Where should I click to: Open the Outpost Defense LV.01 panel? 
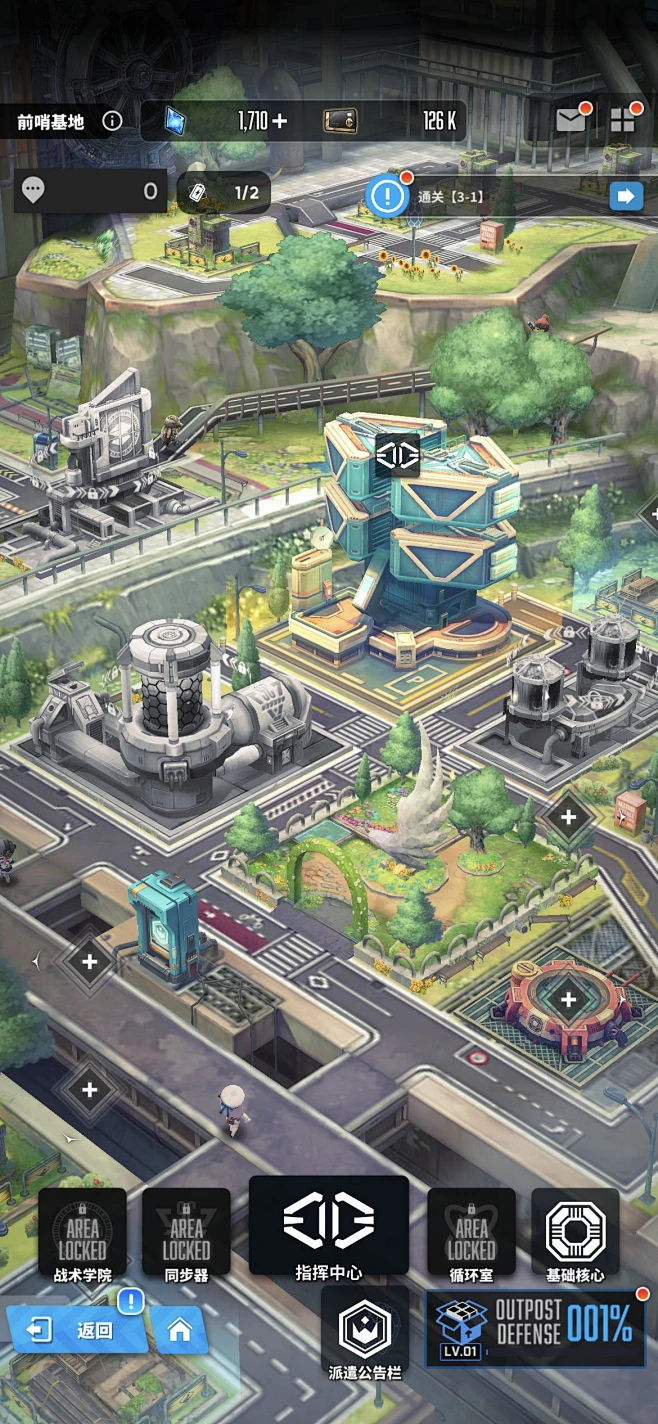pos(535,1328)
